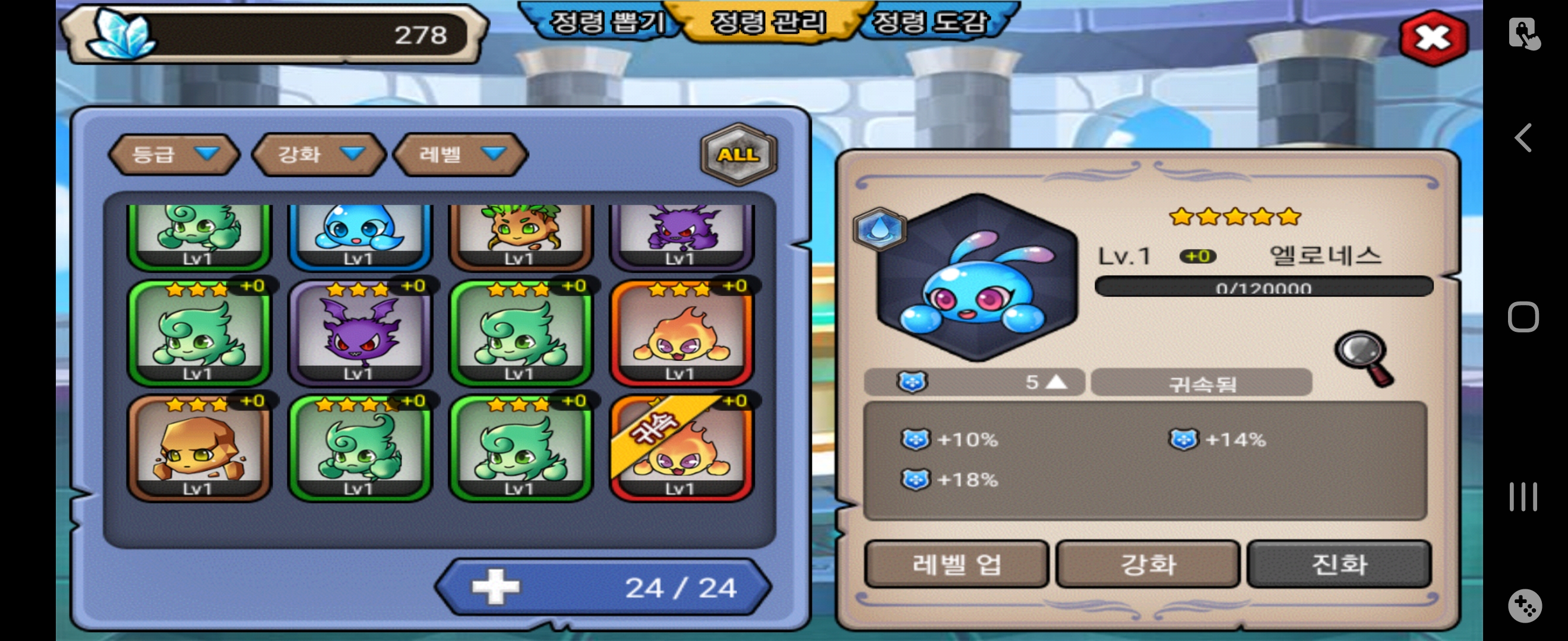The height and width of the screenshot is (641, 1568).
Task: Inspect spirit details with the magnifying glass
Action: tap(1364, 358)
